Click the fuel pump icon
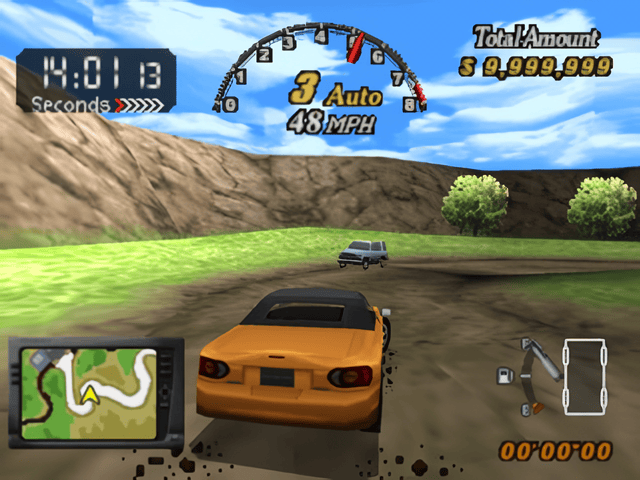Viewport: 640px width, 480px height. coord(505,376)
